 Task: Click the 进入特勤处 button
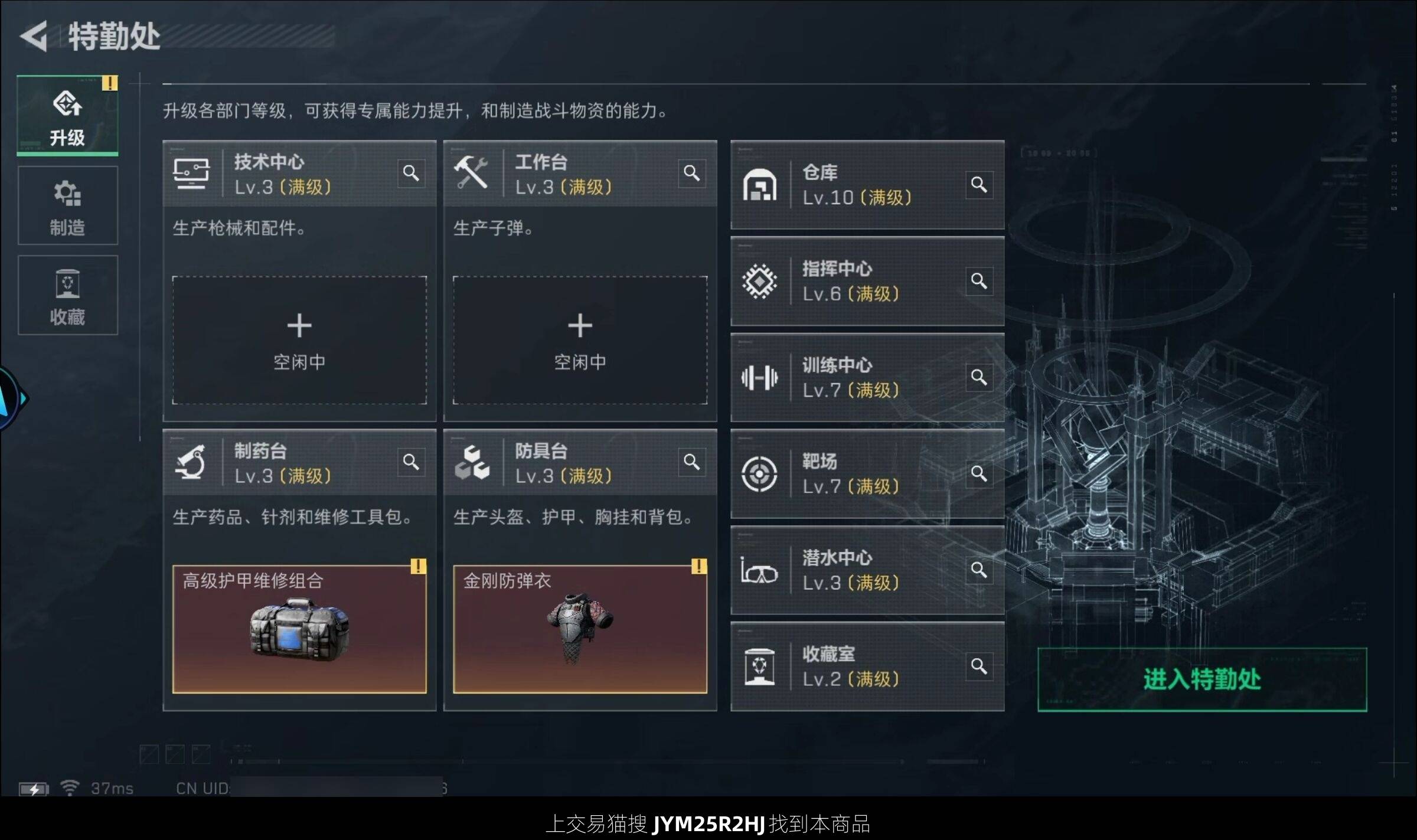coord(1201,679)
